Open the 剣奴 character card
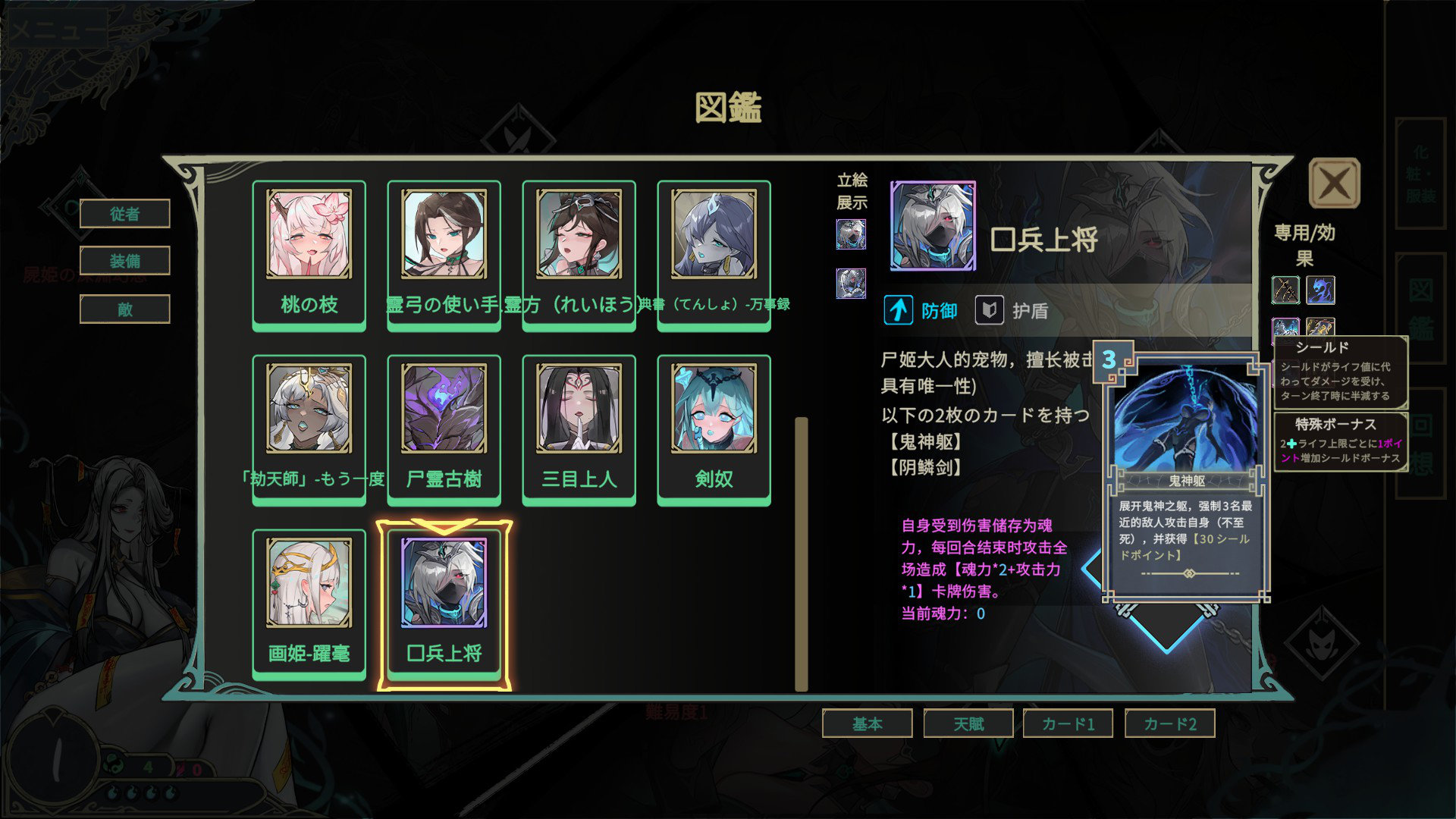This screenshot has height=819, width=1456. [714, 428]
